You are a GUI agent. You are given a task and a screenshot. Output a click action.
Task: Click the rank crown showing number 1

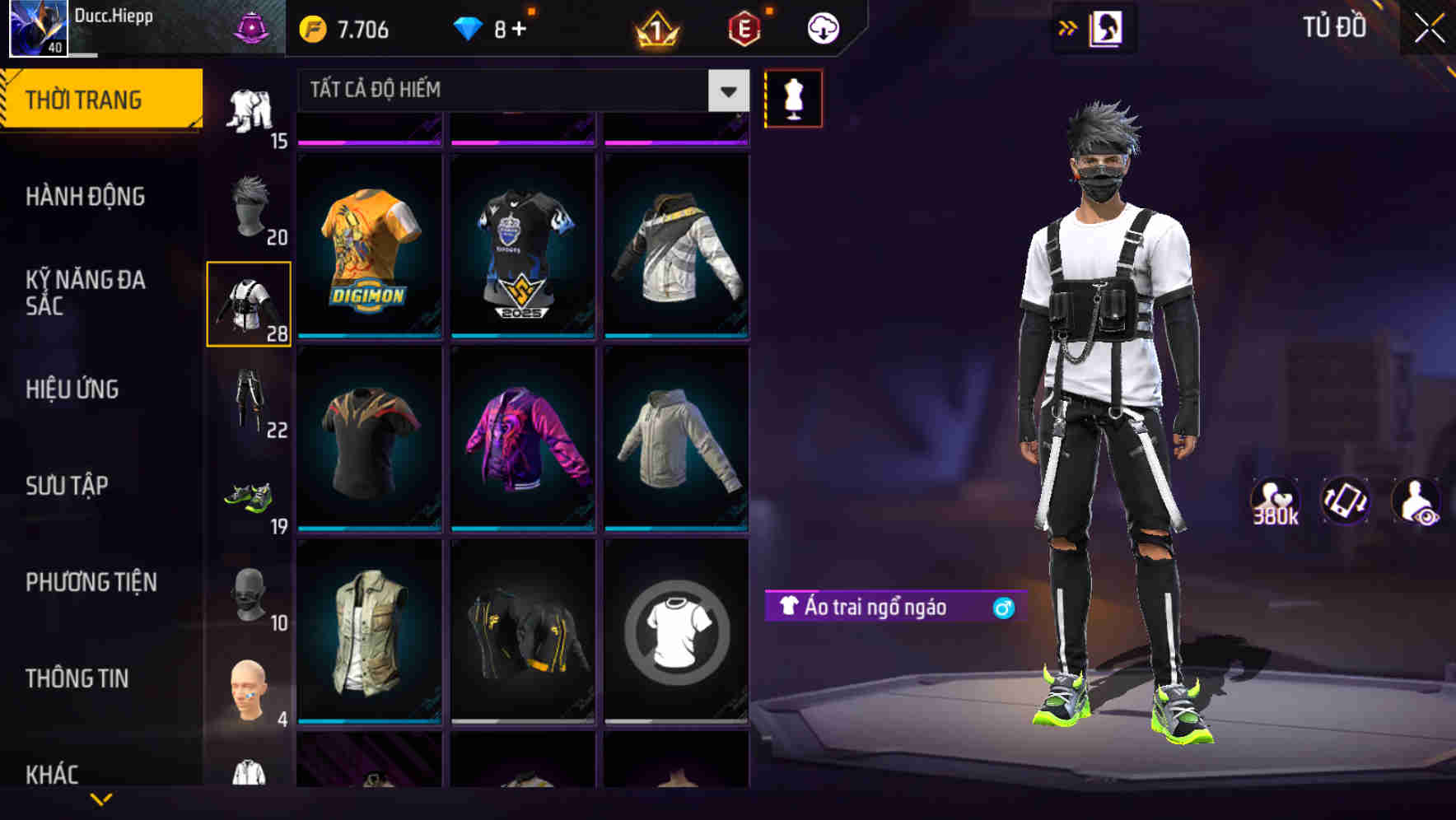(x=656, y=27)
